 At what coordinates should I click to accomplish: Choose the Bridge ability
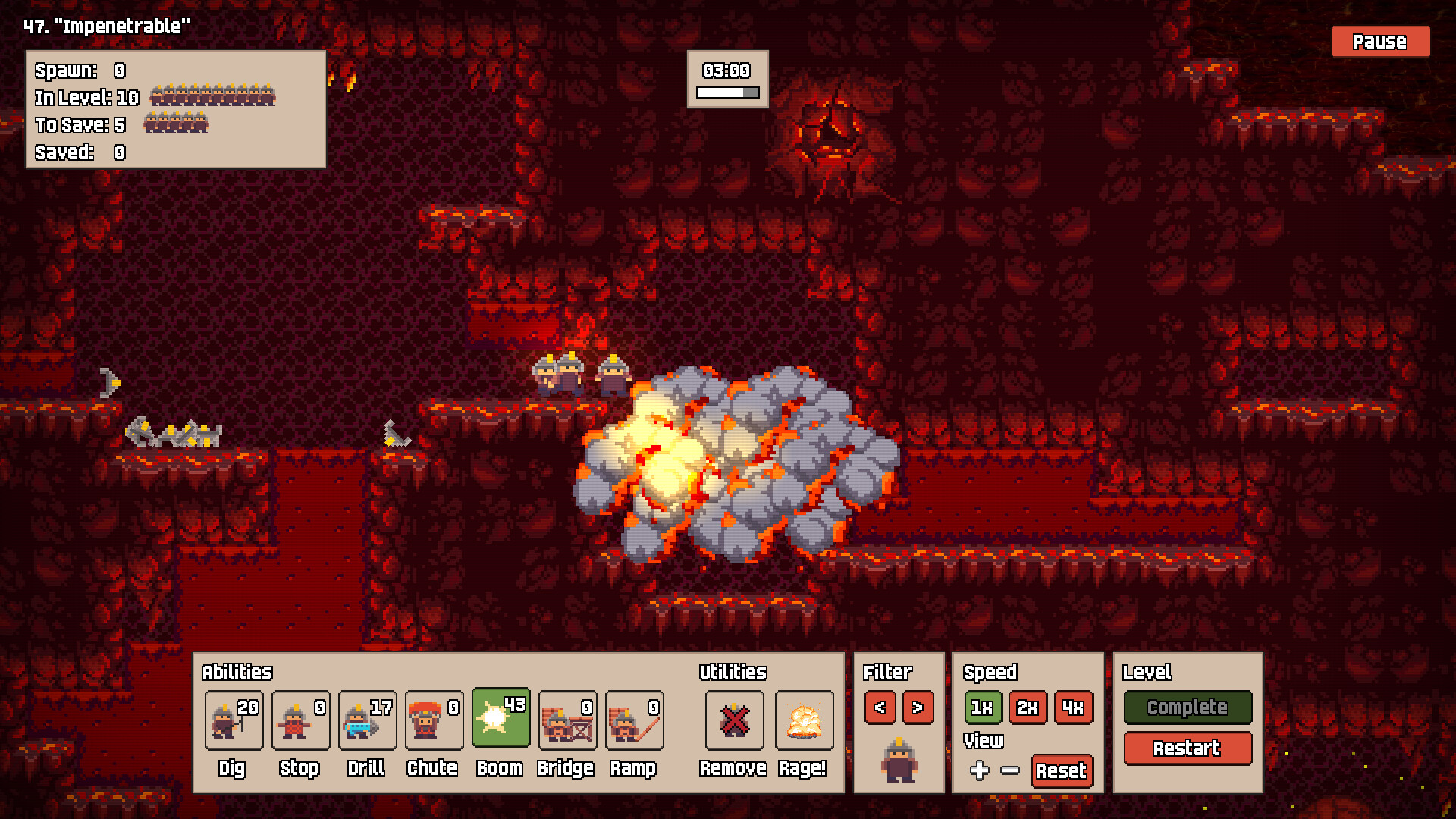point(567,719)
